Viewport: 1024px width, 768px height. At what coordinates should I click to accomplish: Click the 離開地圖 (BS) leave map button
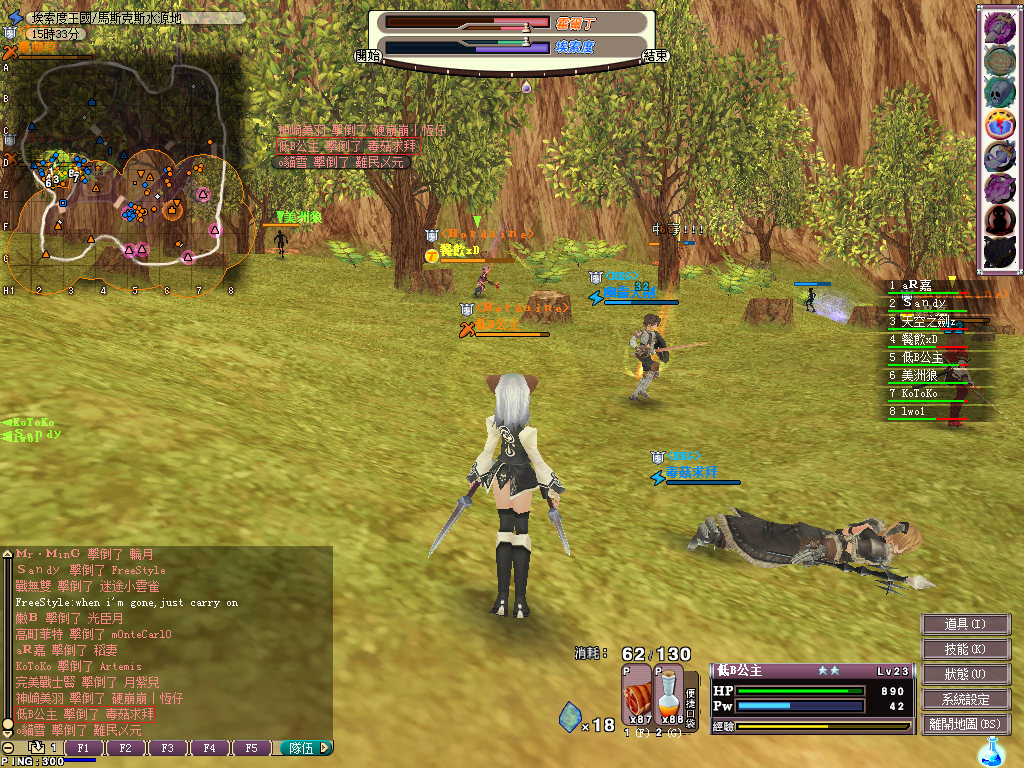pos(965,724)
